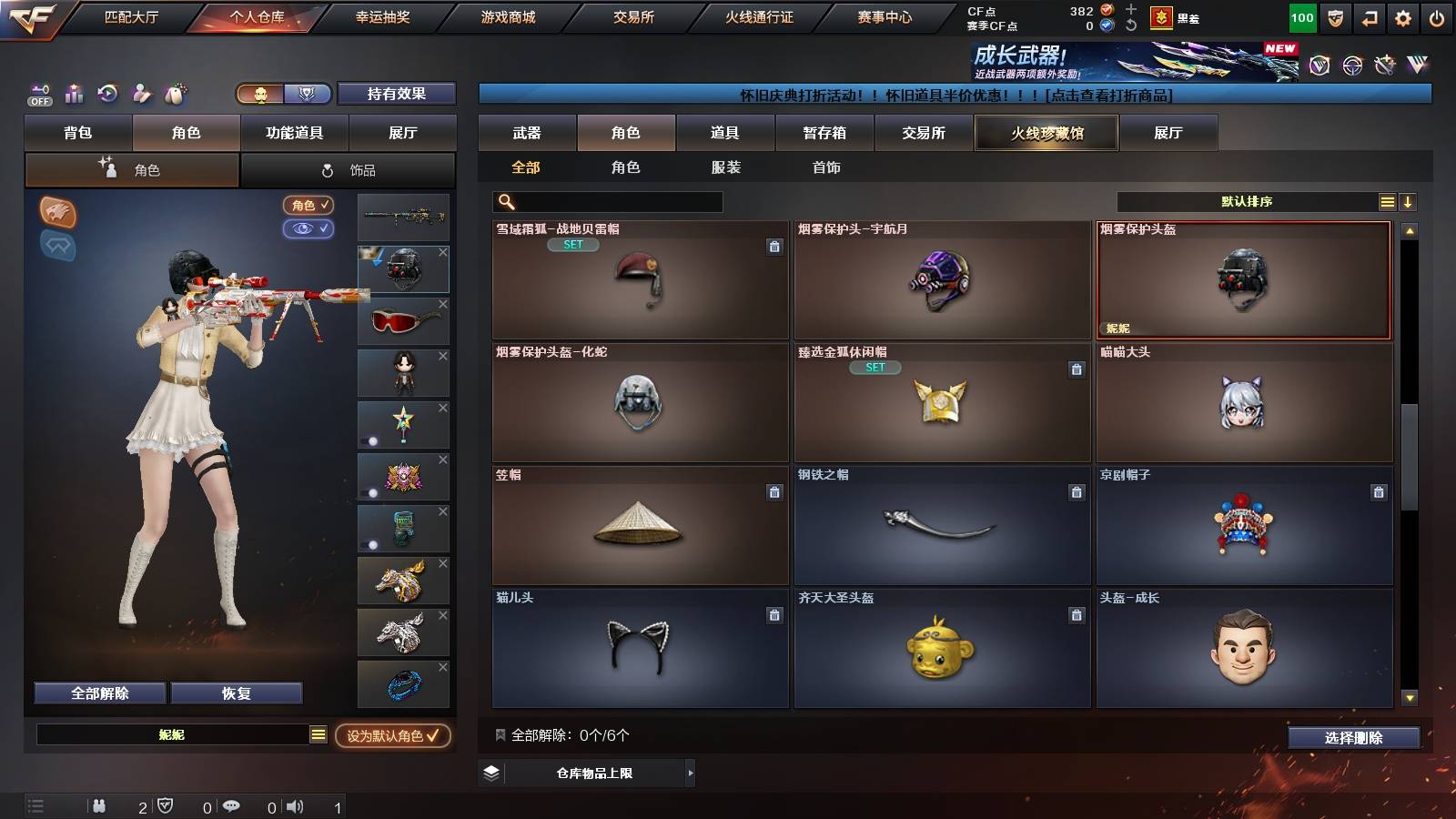Toggle the OFF key switch in left toolbar
The height and width of the screenshot is (819, 1456).
(38, 93)
